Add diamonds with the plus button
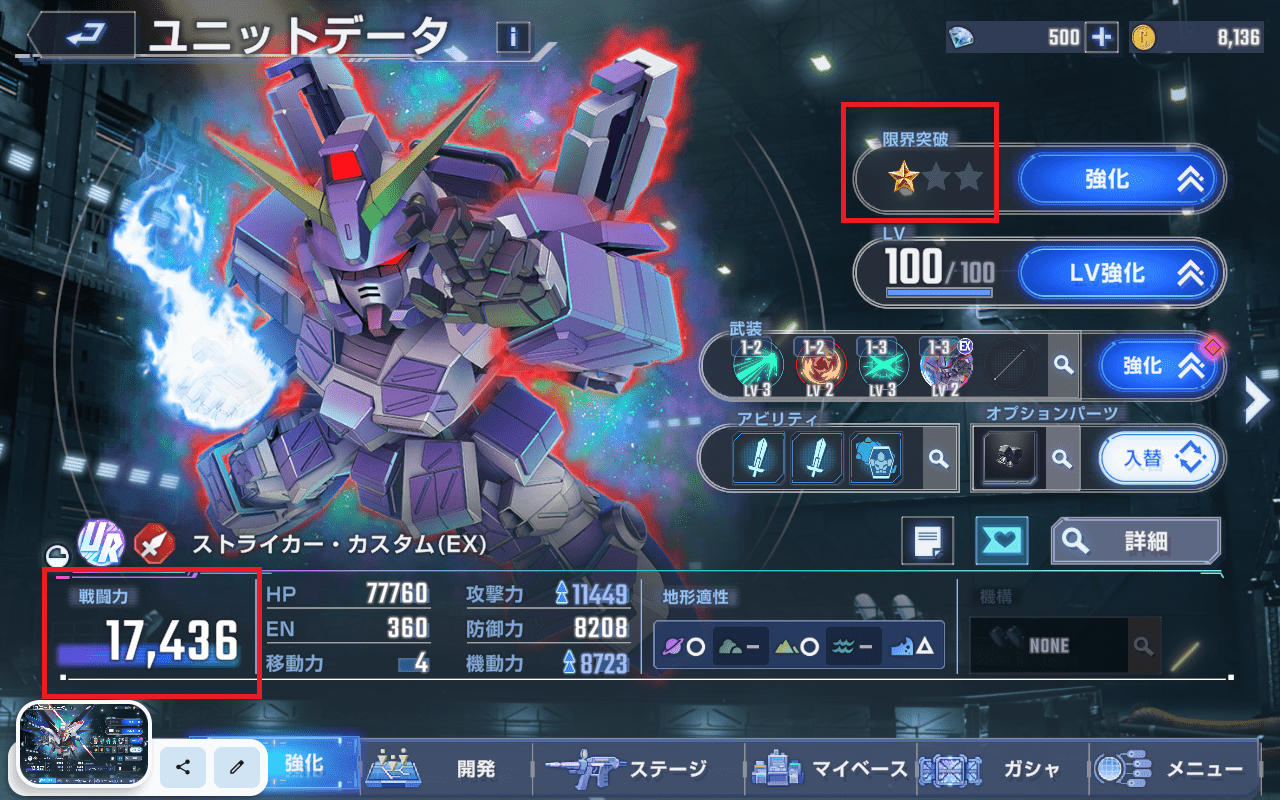Screen dimensions: 1280x800 click(1101, 37)
